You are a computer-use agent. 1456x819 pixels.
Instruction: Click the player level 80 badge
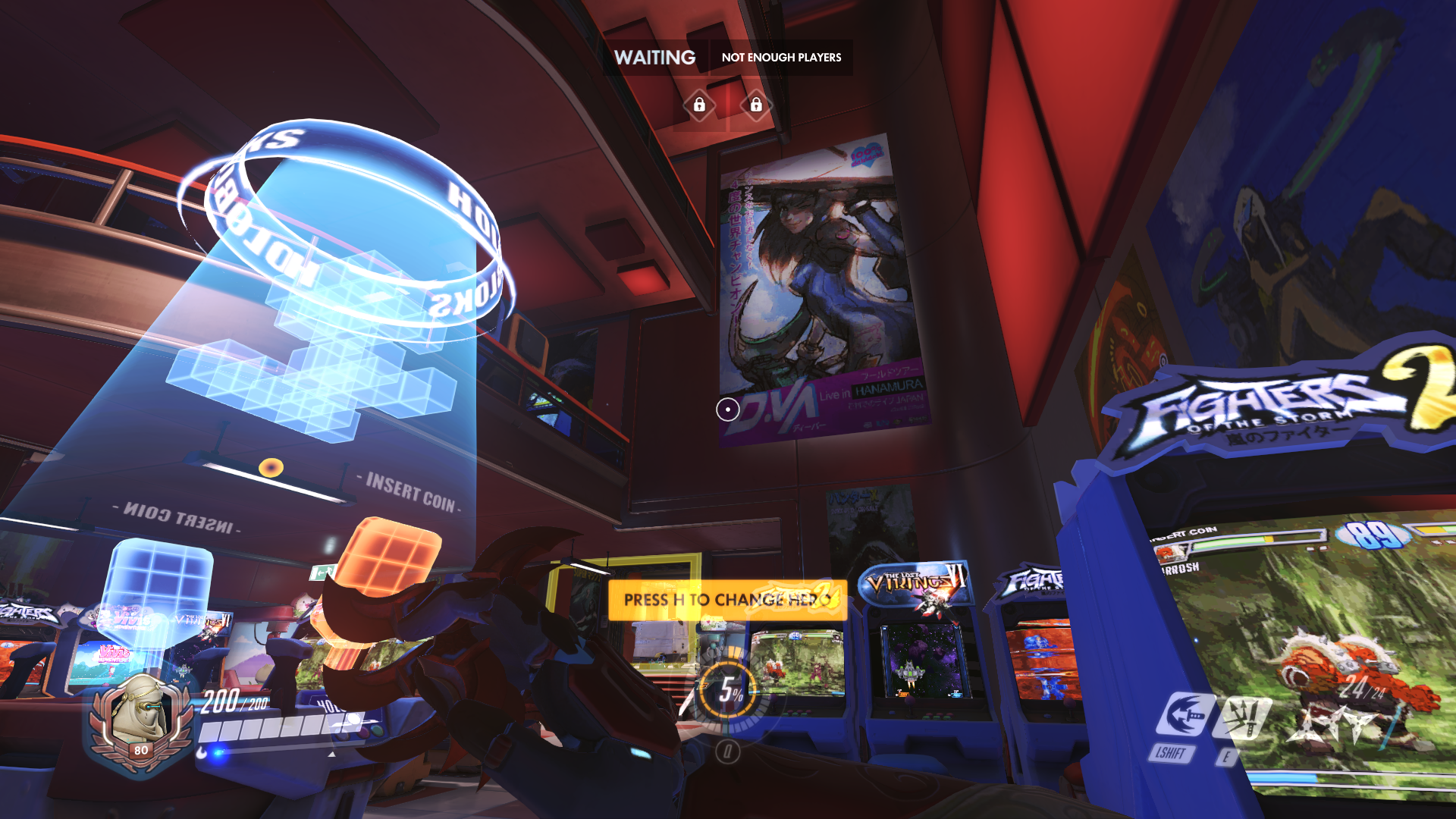click(x=140, y=751)
